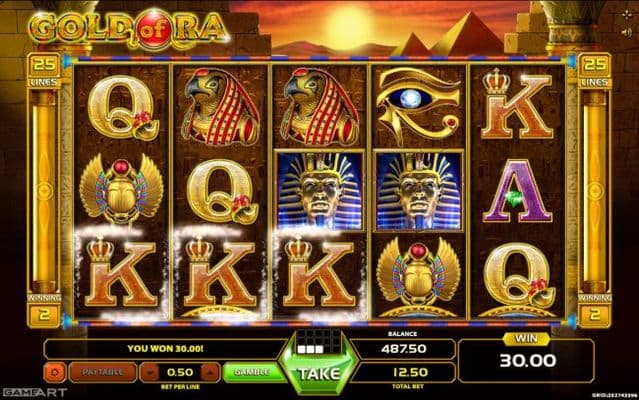Increase the bet per line
Viewport: 639px width, 400px height.
click(x=211, y=372)
